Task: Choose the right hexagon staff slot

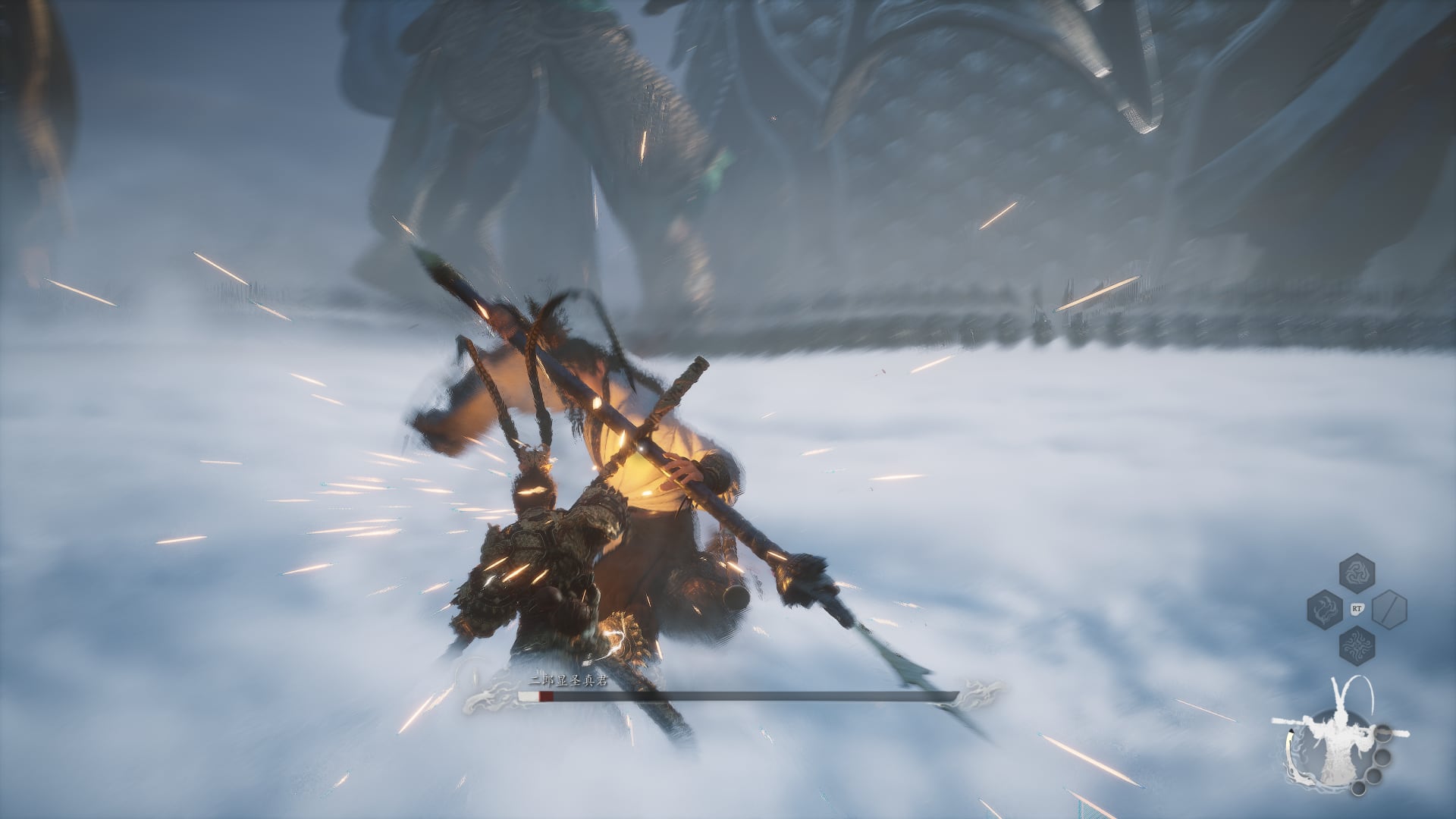Action: (x=1389, y=608)
